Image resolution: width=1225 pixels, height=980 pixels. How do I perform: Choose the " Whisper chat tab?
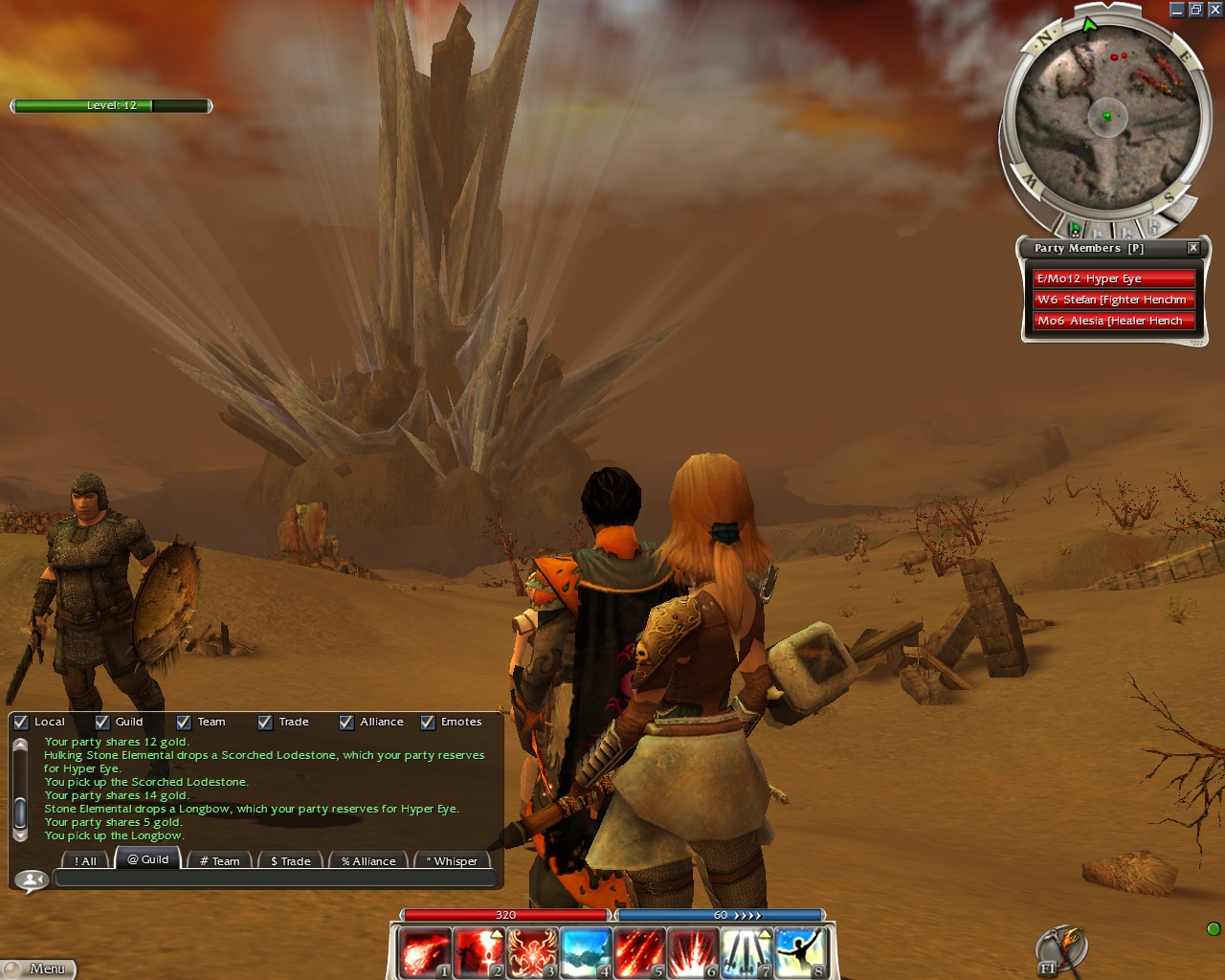click(452, 860)
